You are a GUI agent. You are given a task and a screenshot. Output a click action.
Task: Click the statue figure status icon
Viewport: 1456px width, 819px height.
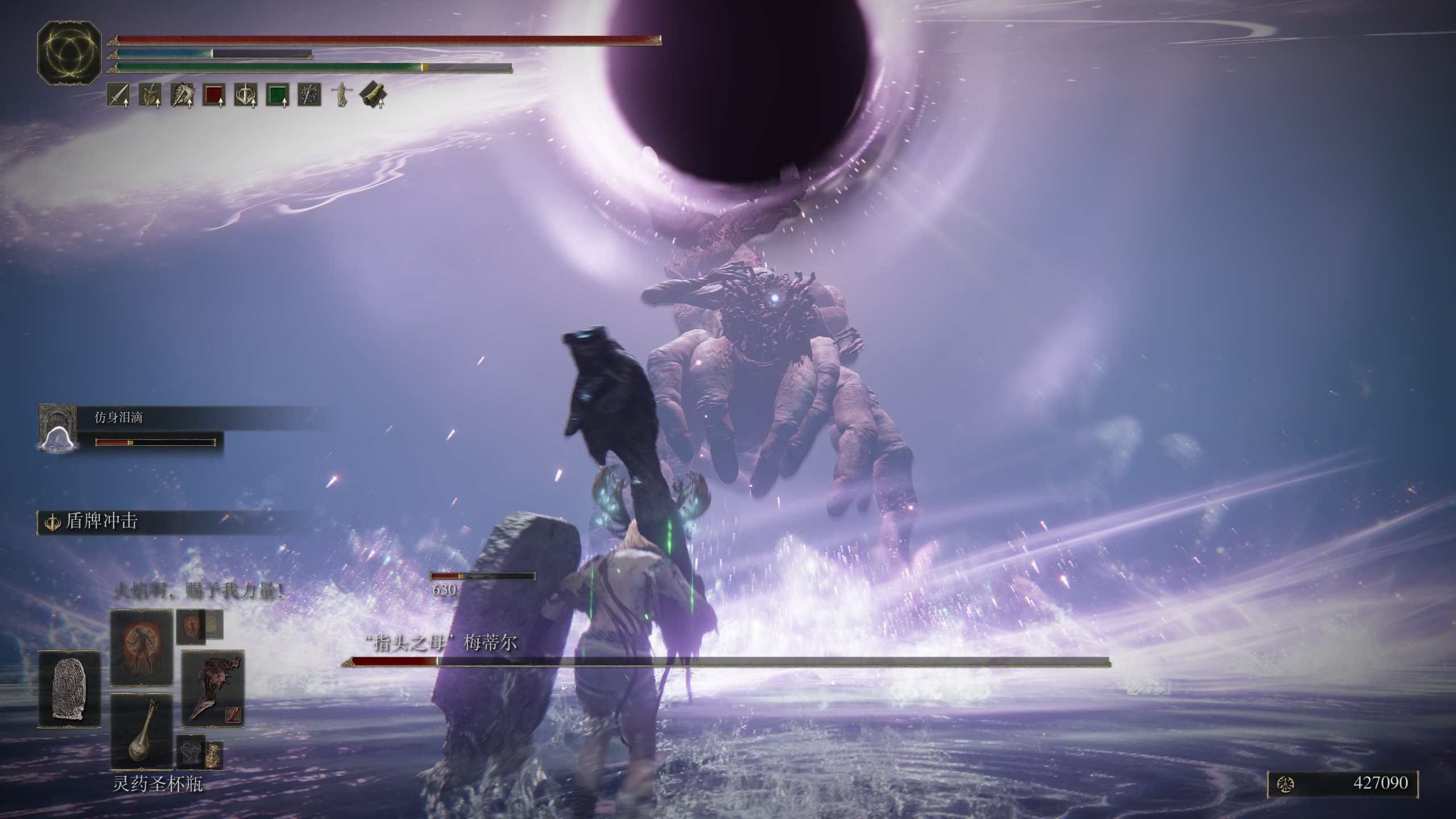(341, 95)
